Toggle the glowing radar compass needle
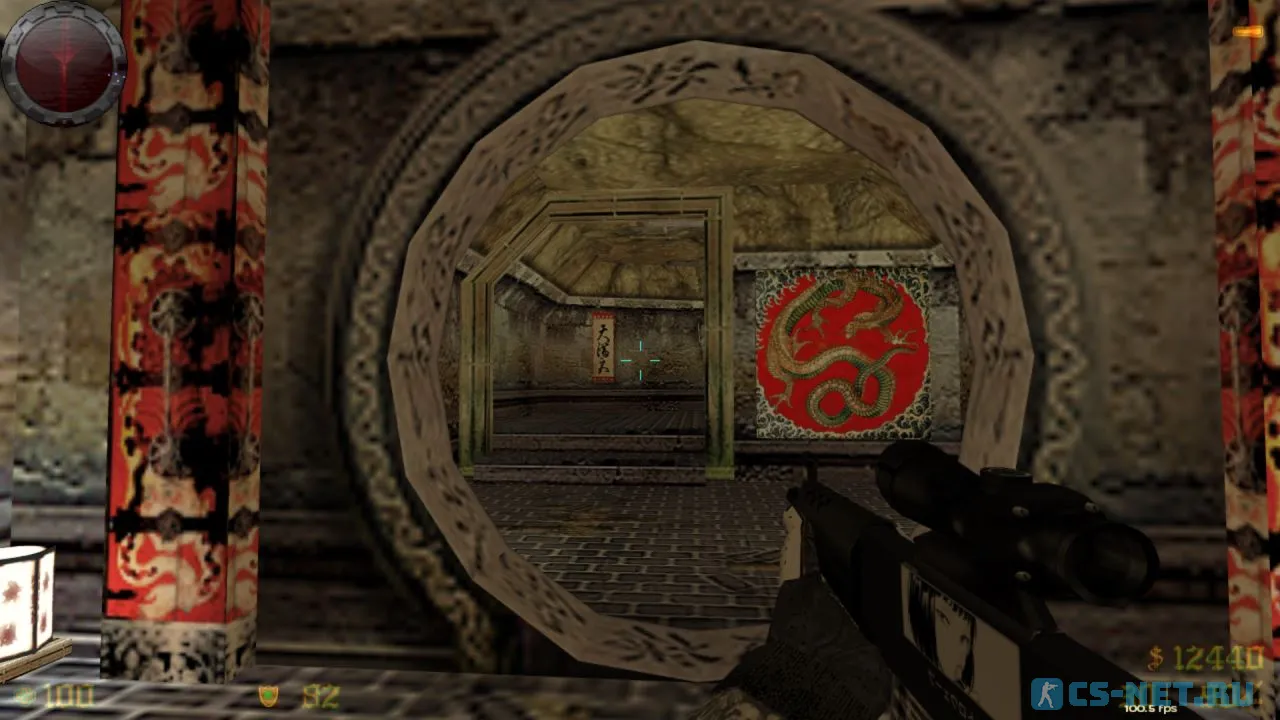The image size is (1280, 720). pos(64,60)
